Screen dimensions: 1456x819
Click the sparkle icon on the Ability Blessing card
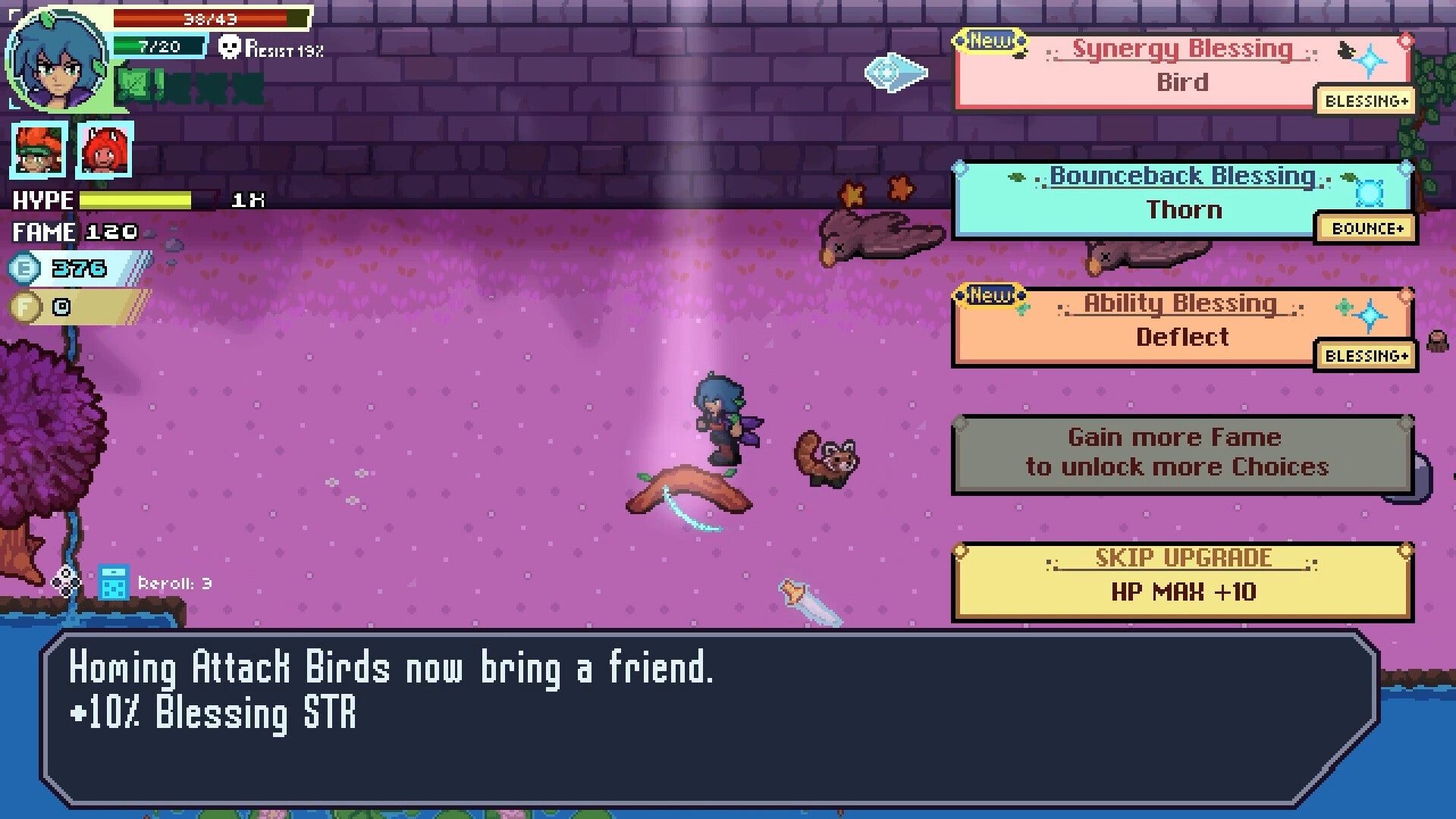[x=1371, y=315]
